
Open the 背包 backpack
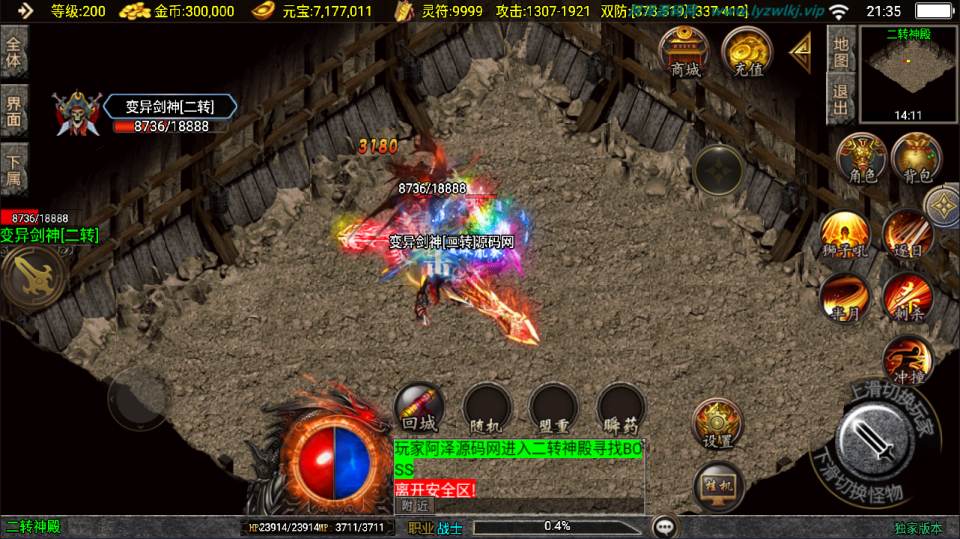(916, 158)
